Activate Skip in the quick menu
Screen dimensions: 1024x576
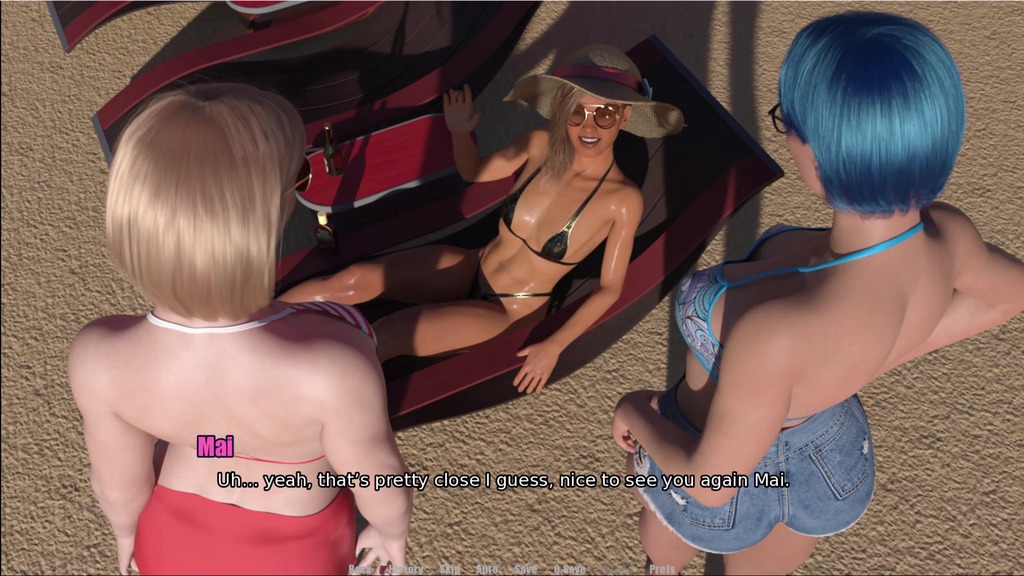point(450,569)
